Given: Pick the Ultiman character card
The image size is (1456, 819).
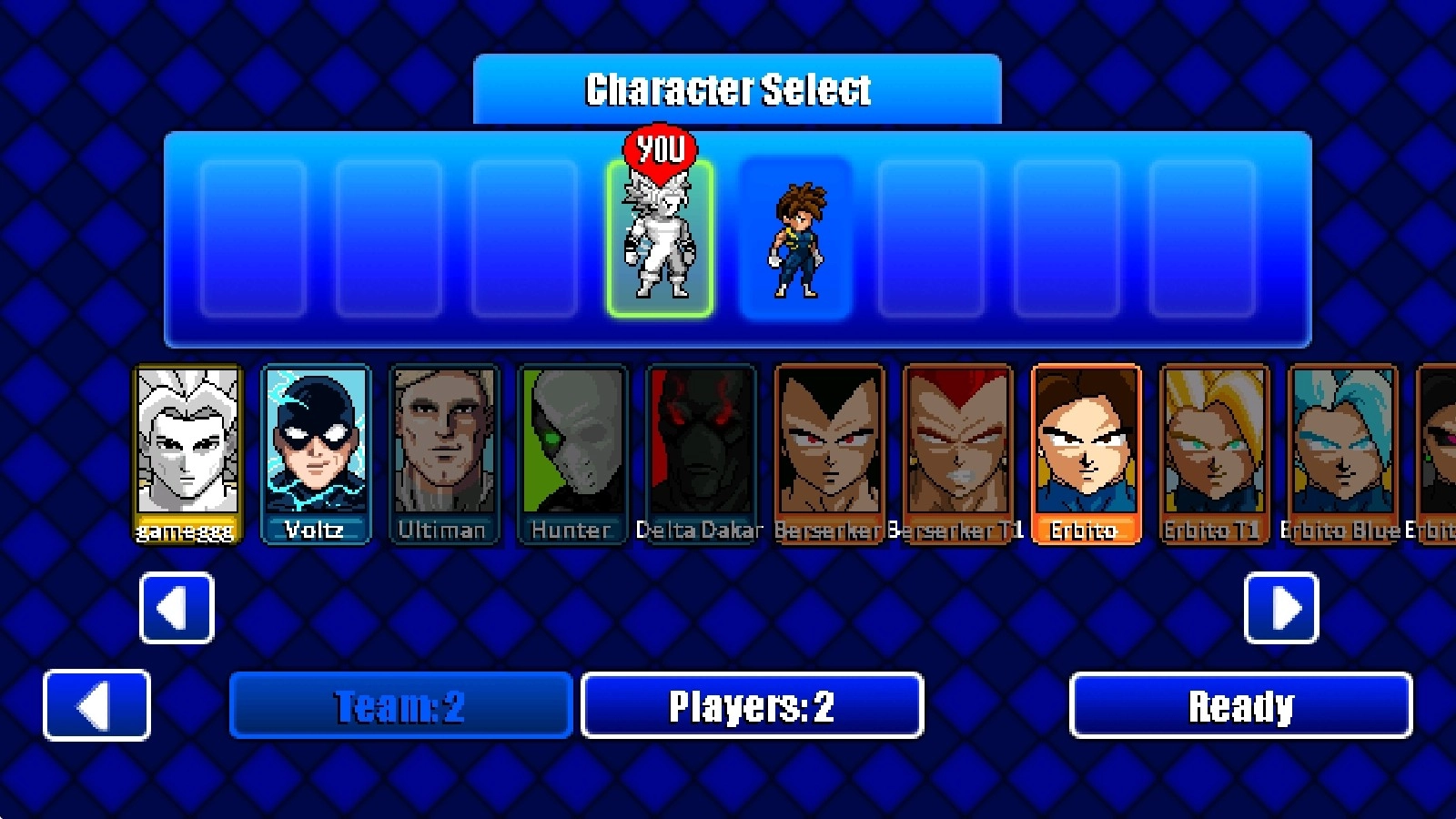Looking at the screenshot, I should pos(443,453).
